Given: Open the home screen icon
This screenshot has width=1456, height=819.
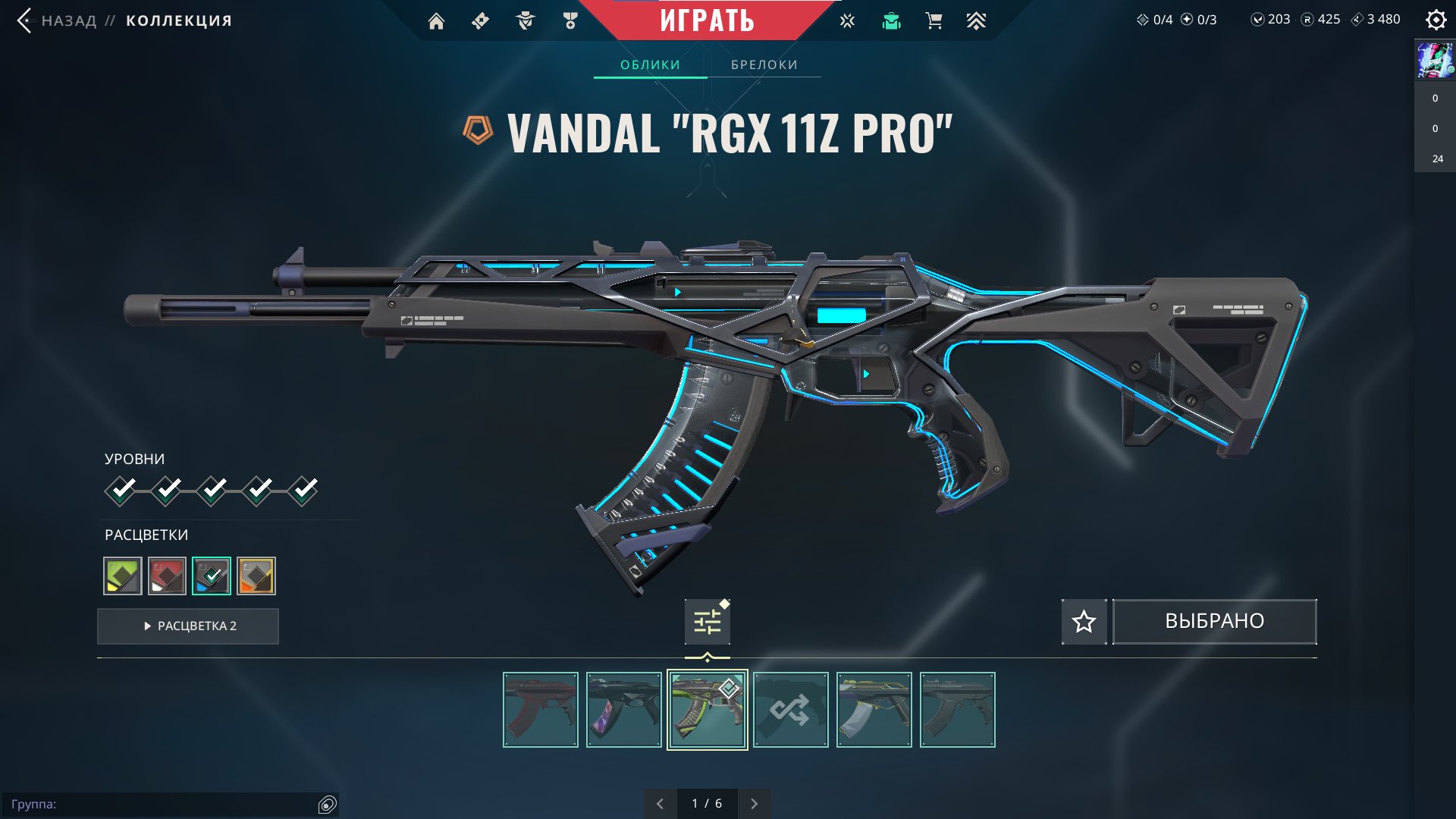Looking at the screenshot, I should pyautogui.click(x=436, y=21).
